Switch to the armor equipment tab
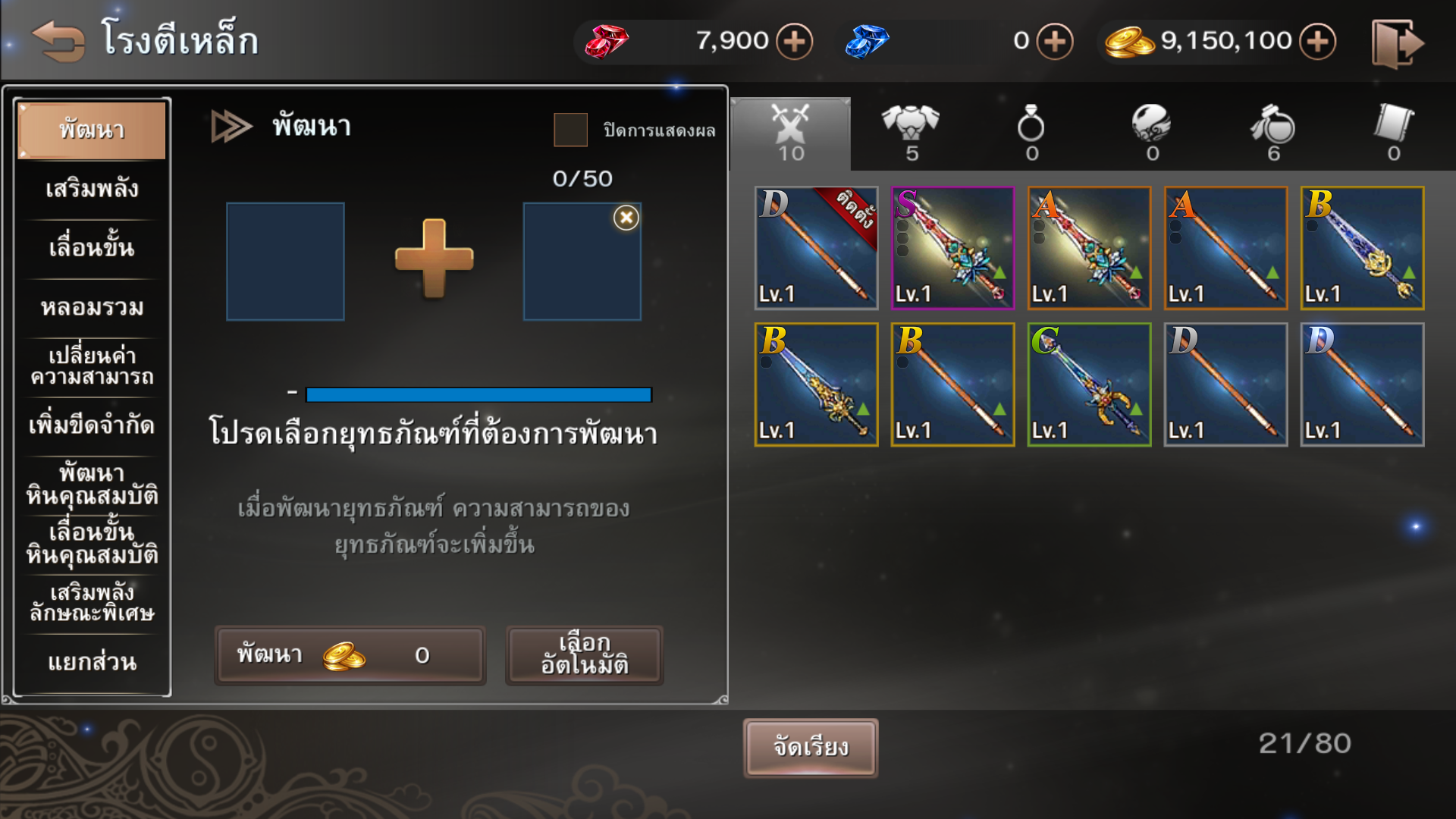The image size is (1456, 819). (911, 133)
